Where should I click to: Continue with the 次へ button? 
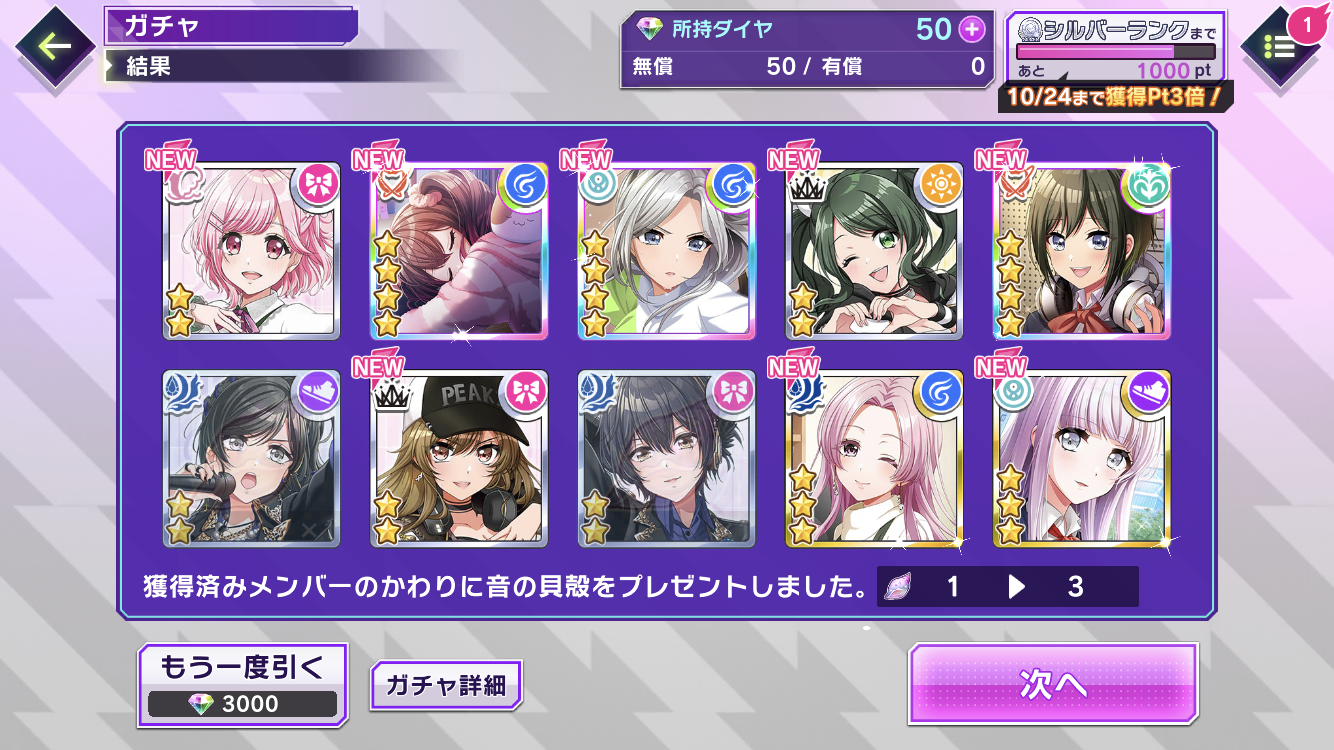(1052, 684)
